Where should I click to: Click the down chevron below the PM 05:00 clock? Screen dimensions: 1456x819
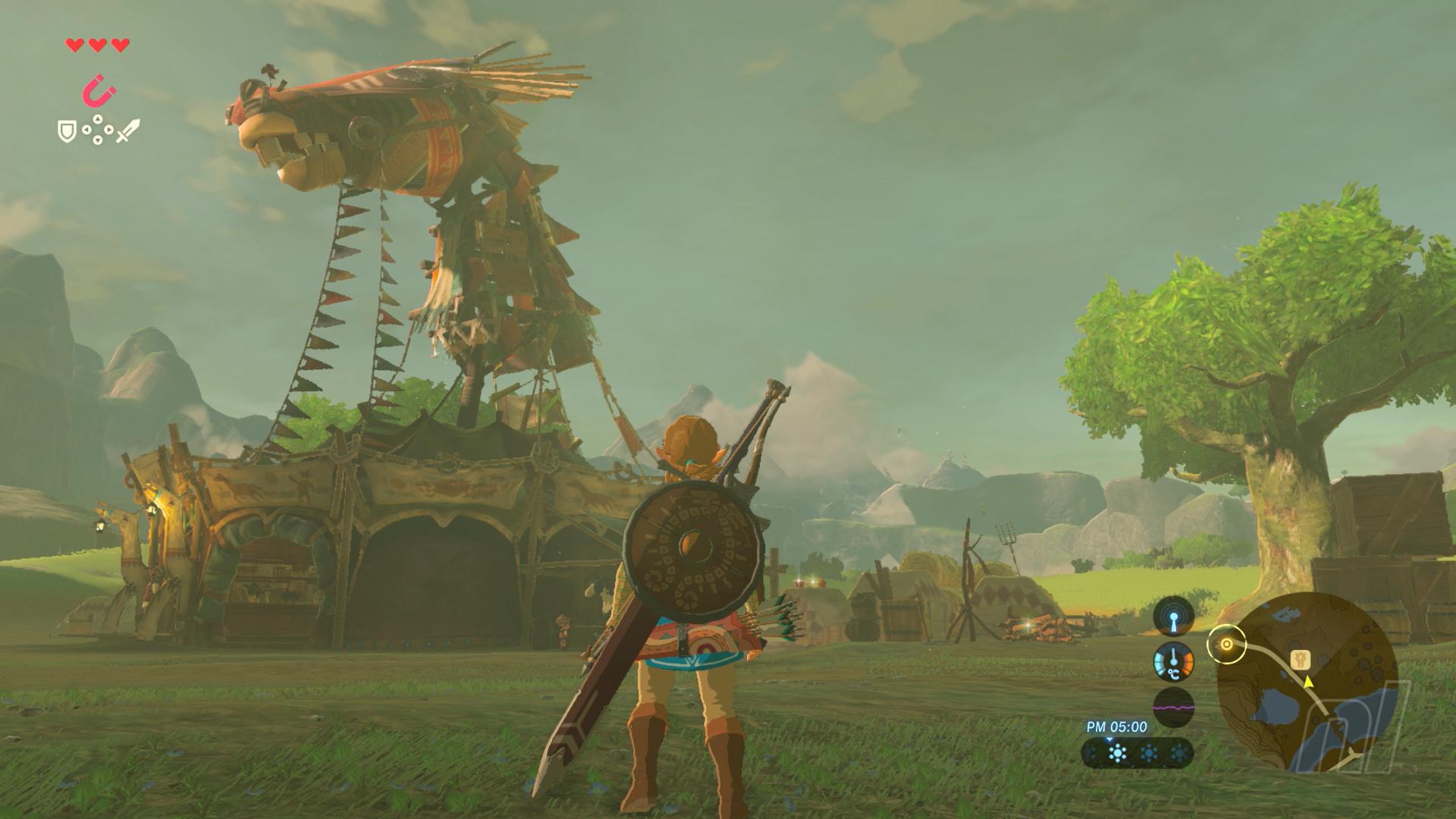coord(1110,740)
